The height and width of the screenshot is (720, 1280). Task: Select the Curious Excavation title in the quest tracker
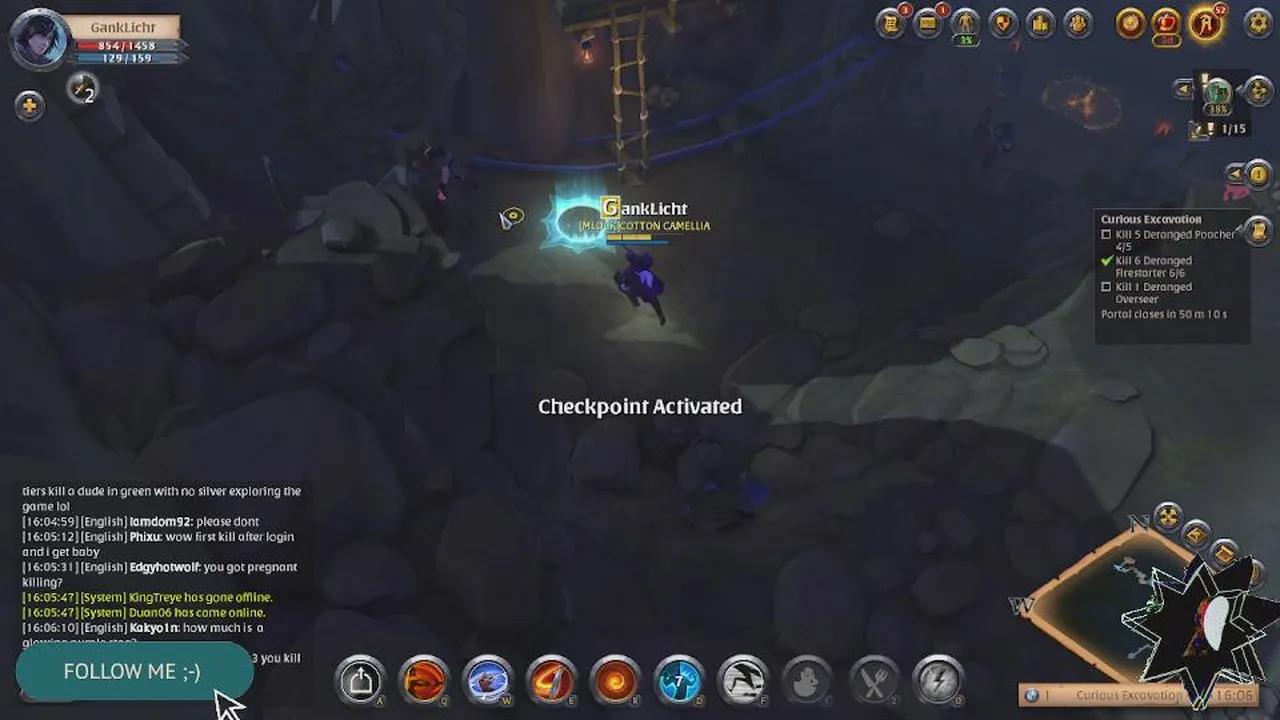coord(1152,219)
